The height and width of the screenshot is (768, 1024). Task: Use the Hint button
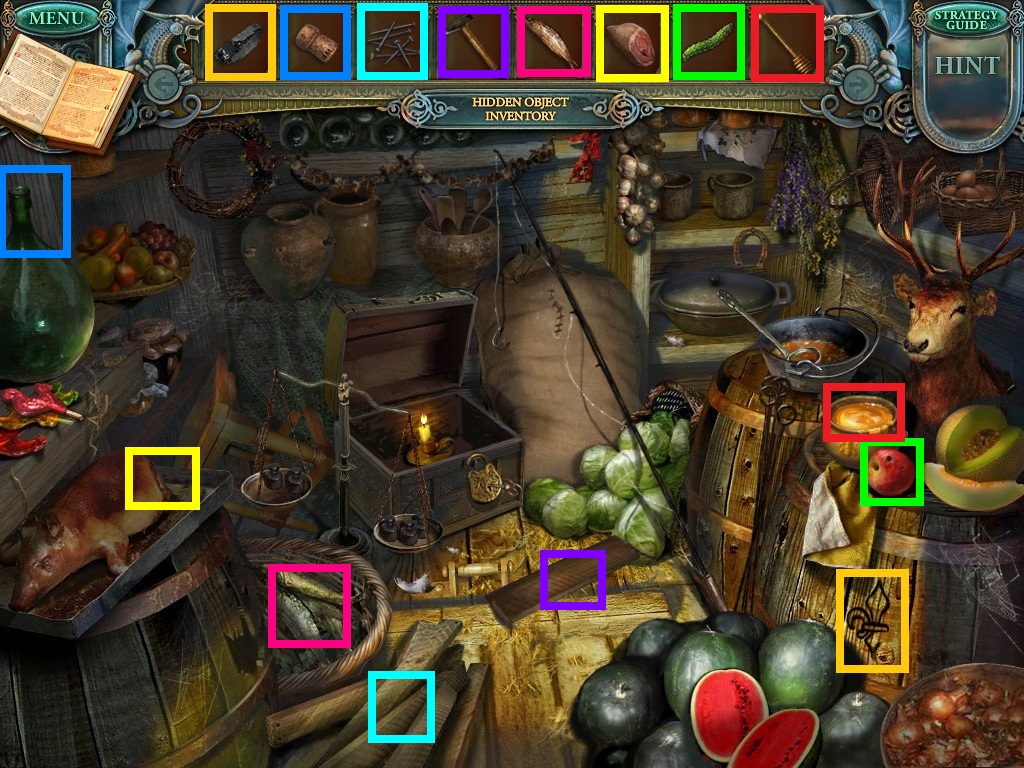click(966, 67)
